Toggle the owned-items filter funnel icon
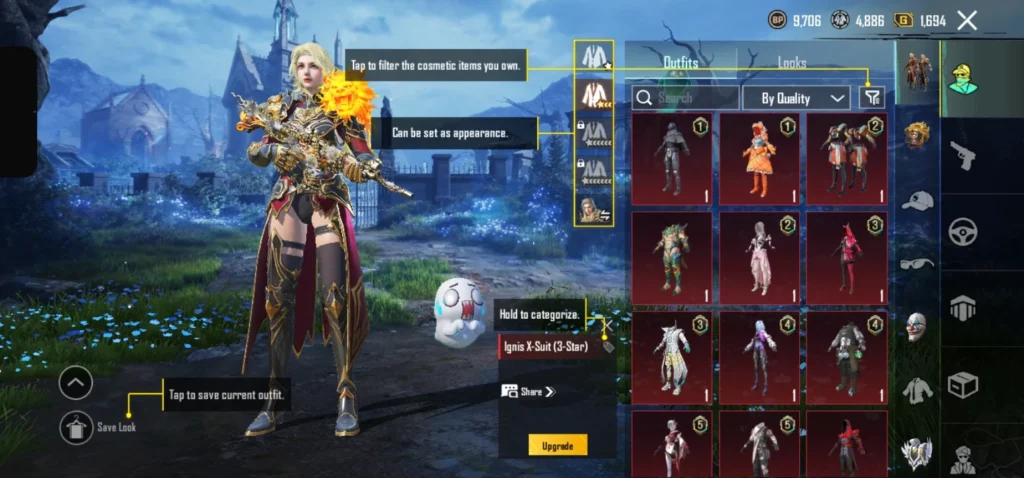The height and width of the screenshot is (478, 1024). tap(872, 98)
